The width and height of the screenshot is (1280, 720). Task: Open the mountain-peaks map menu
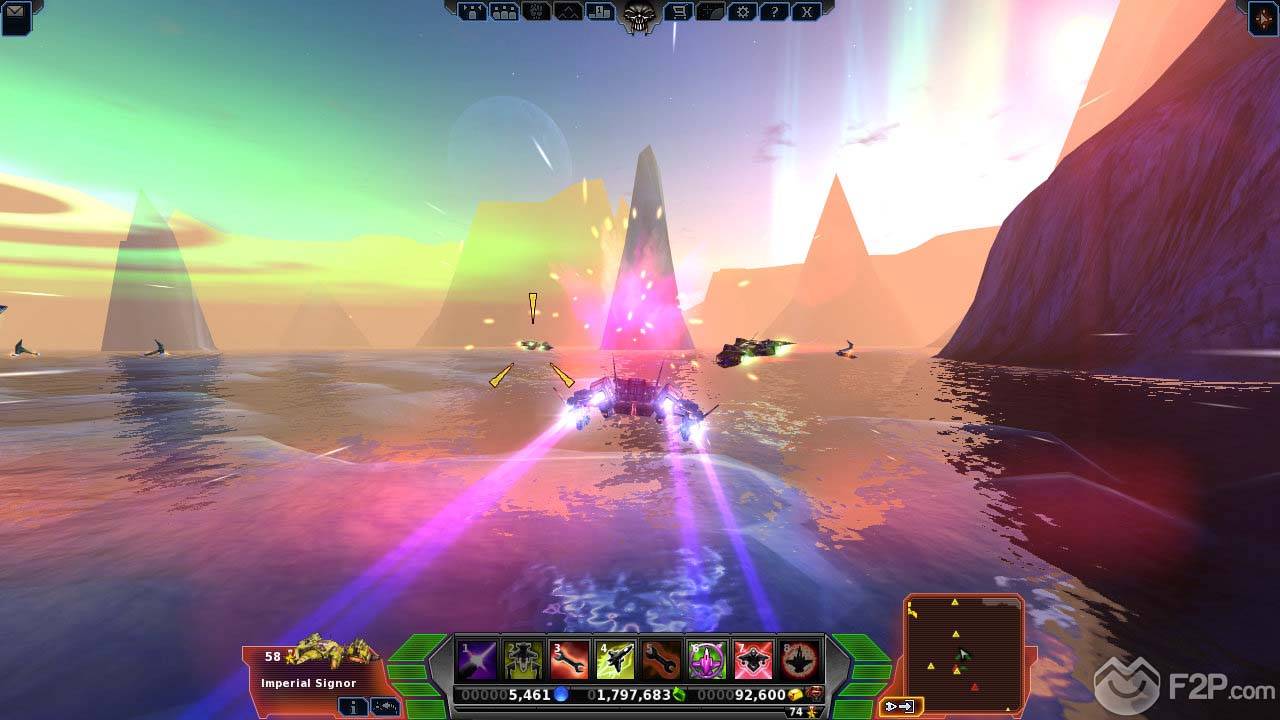[568, 12]
